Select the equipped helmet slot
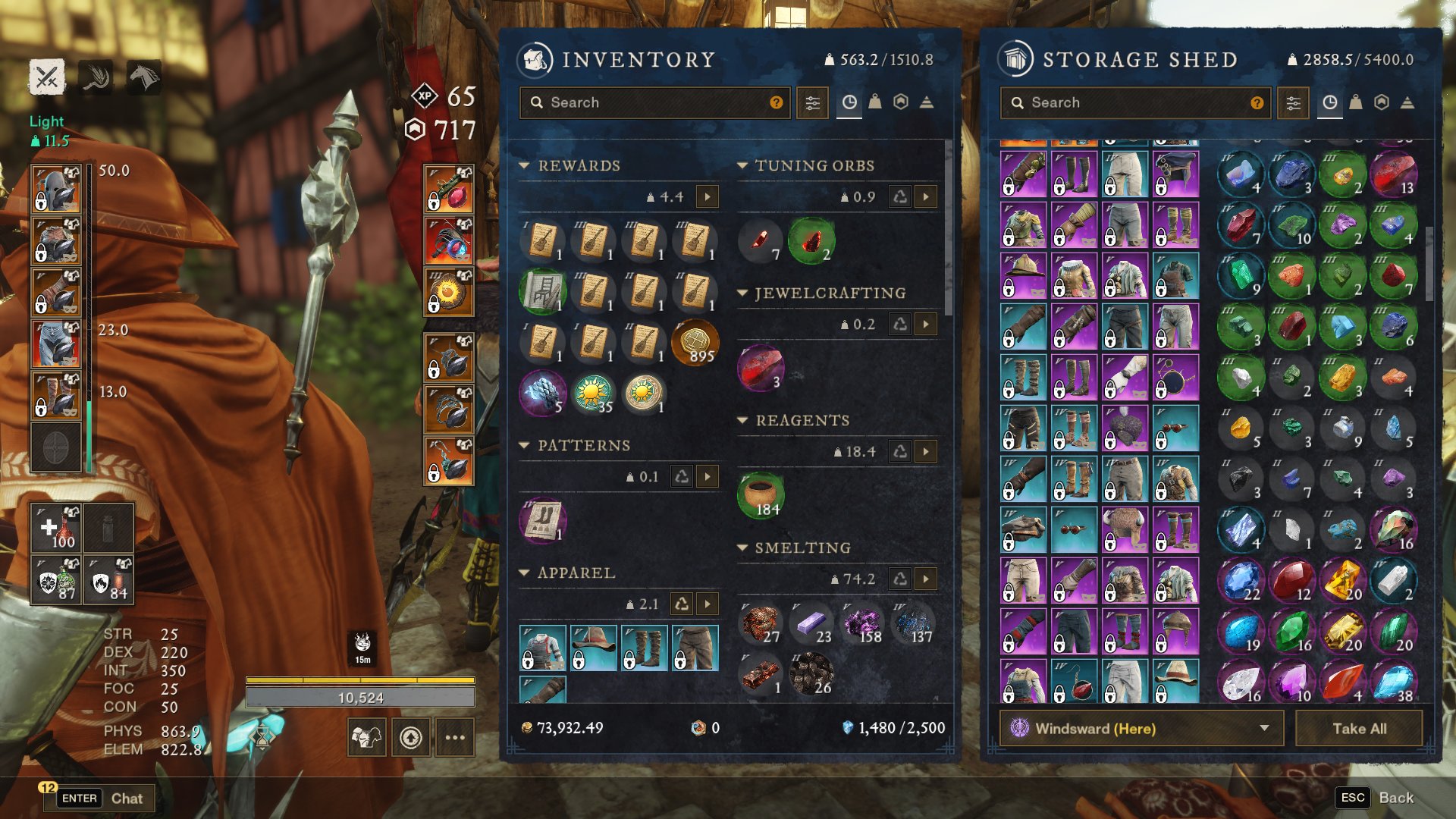Screen dimensions: 1456x819 point(57,190)
